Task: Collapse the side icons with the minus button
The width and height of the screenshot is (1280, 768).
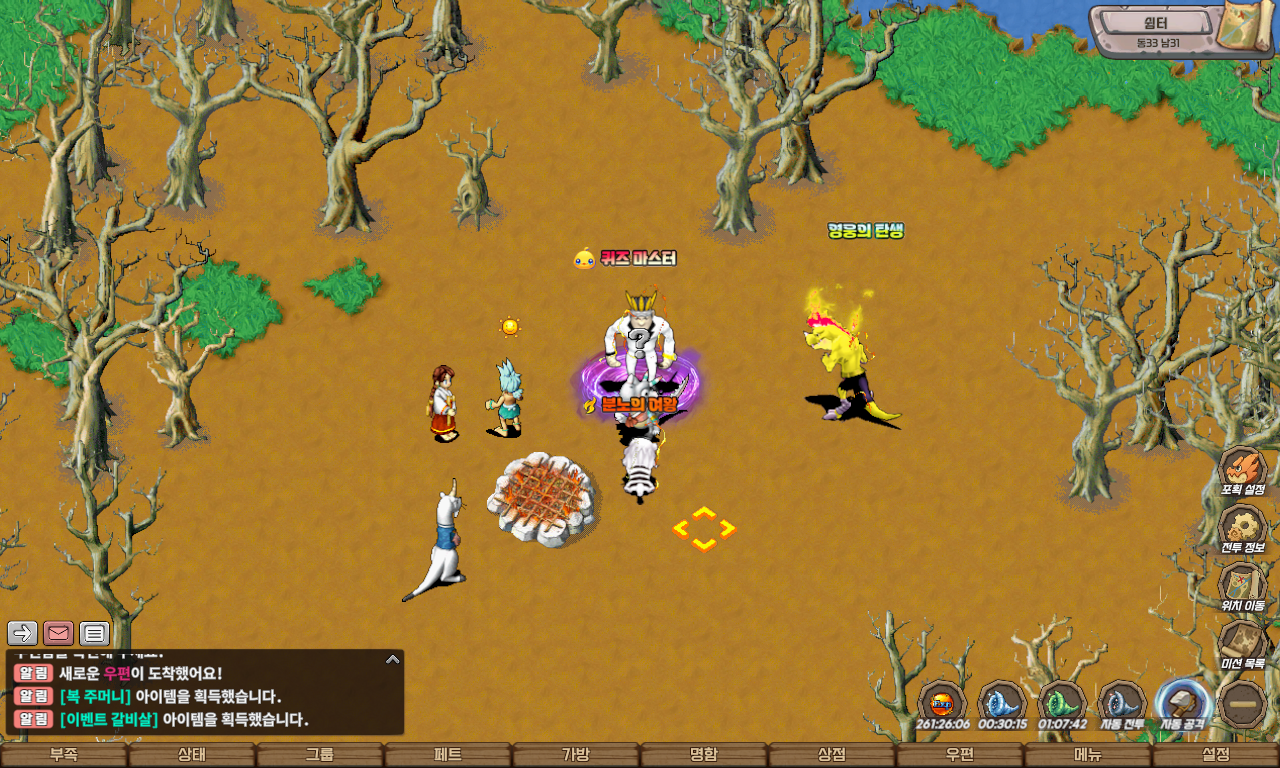Action: click(x=1244, y=704)
